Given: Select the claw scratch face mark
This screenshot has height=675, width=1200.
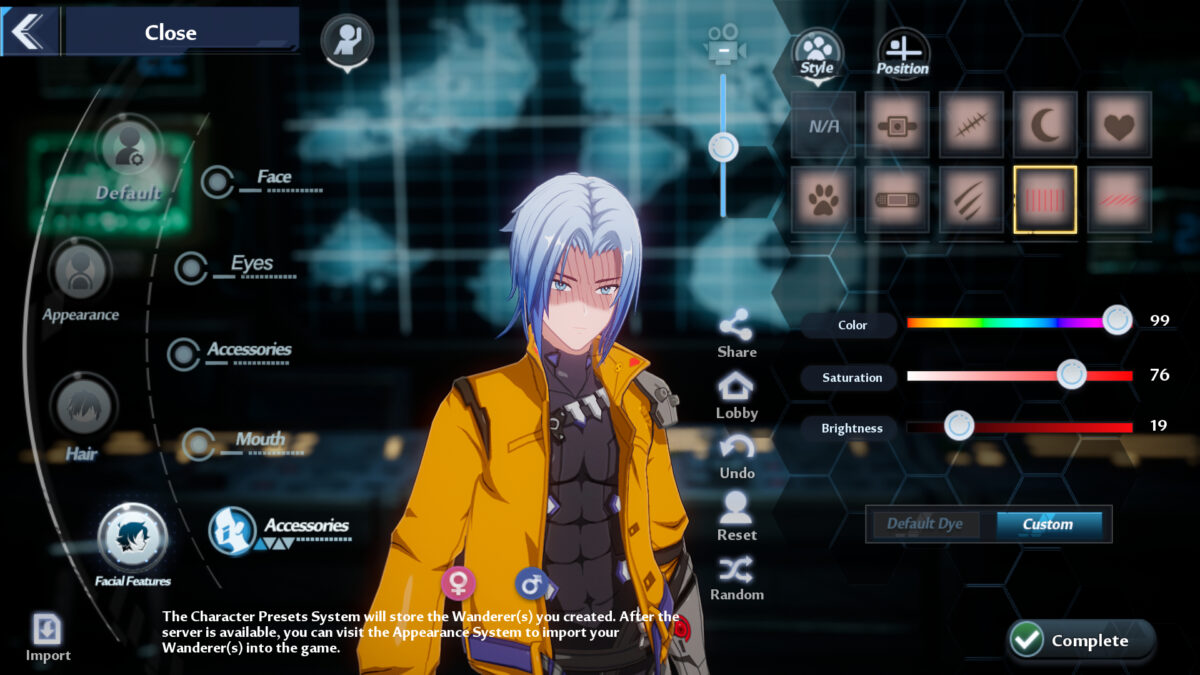Looking at the screenshot, I should click(x=971, y=200).
